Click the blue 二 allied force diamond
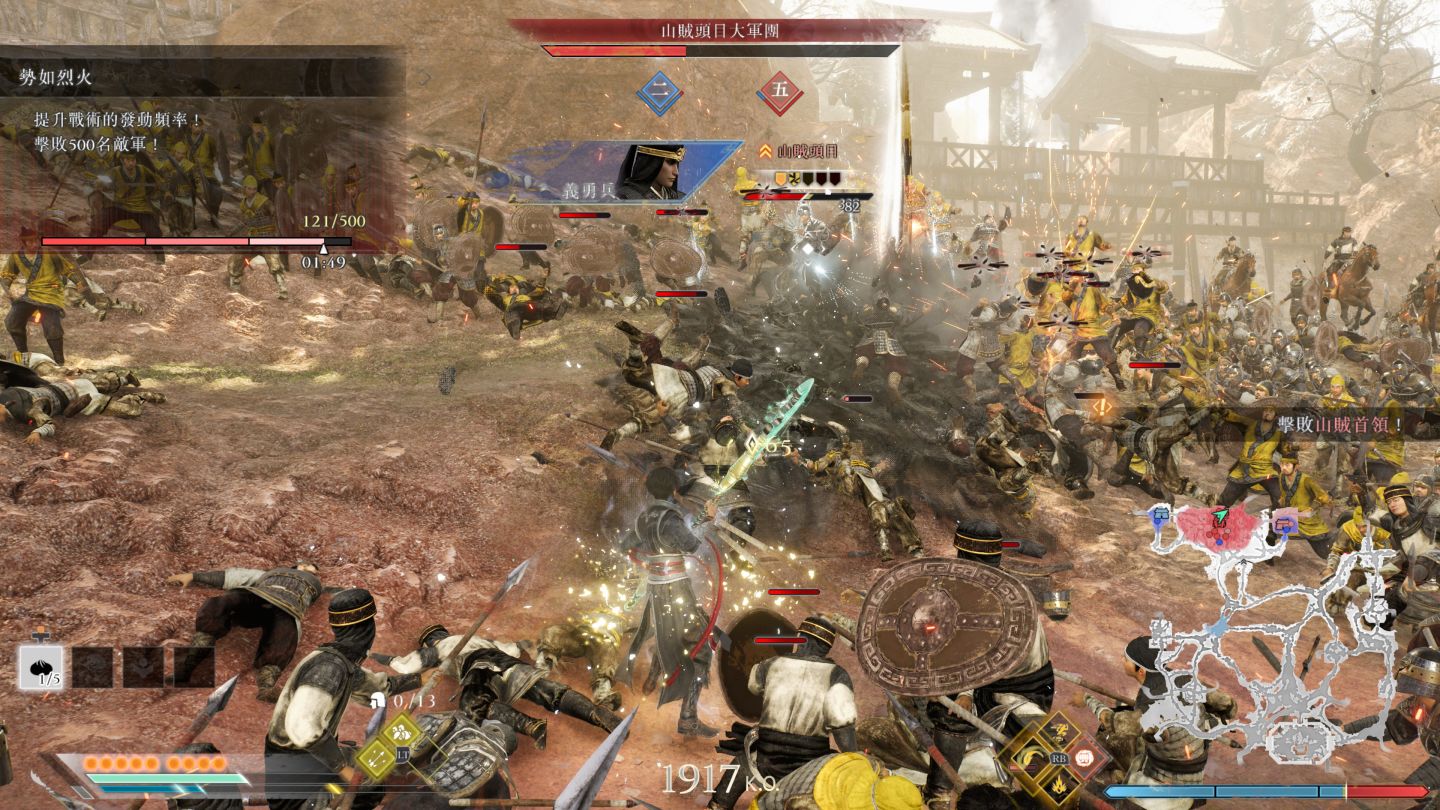The image size is (1440, 810). pos(659,92)
